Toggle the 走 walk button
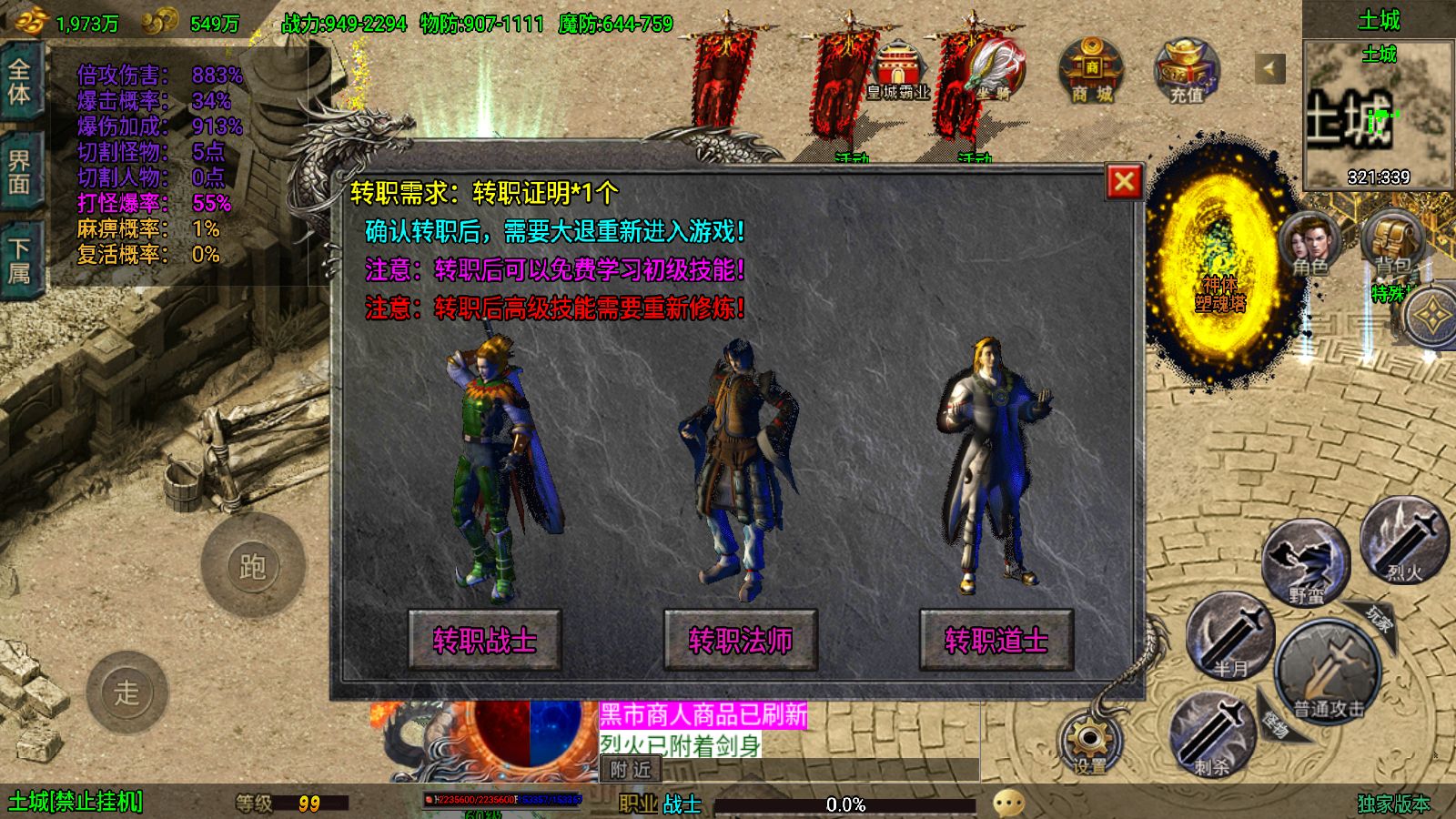 [126, 693]
